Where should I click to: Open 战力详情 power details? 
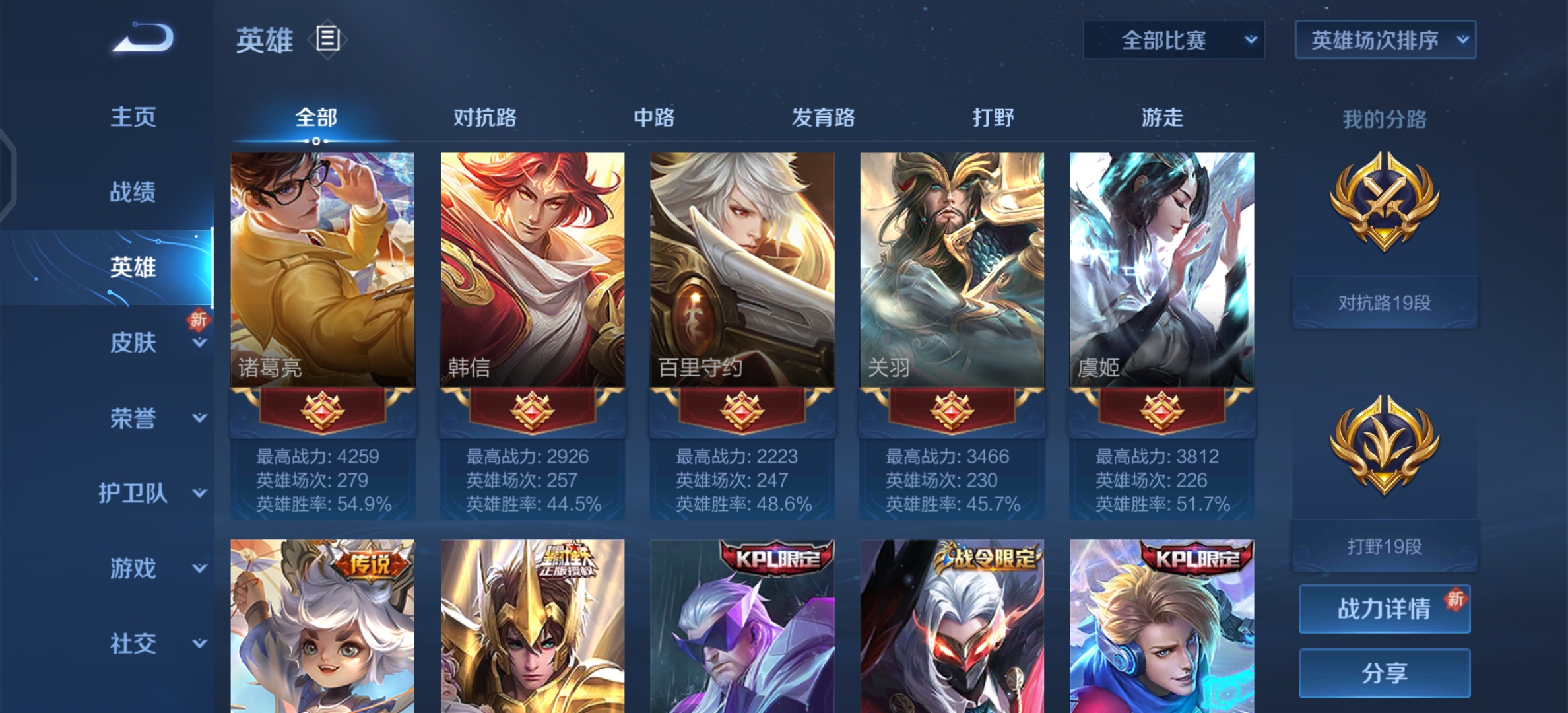point(1383,608)
